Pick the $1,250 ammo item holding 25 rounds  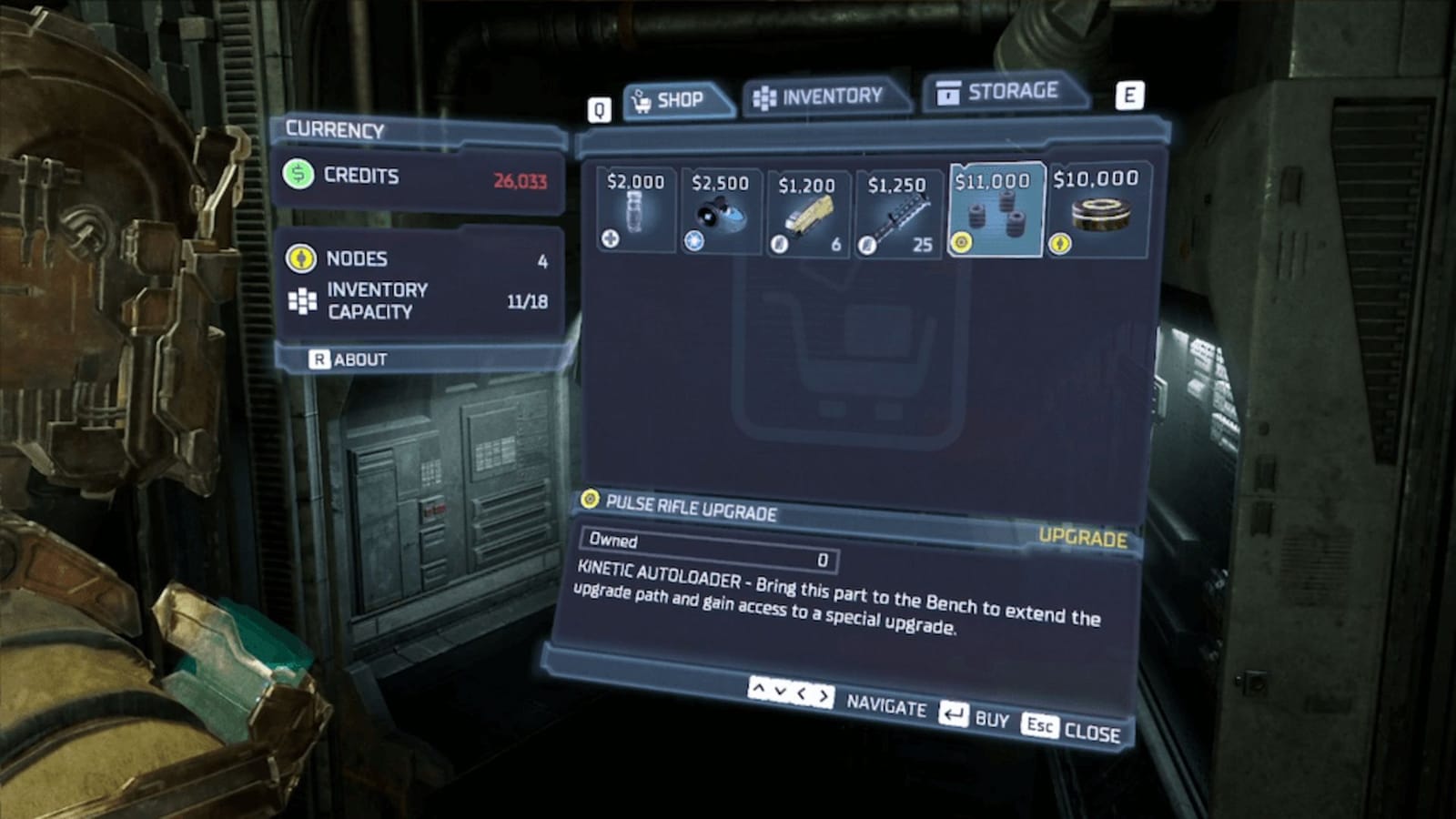(899, 209)
